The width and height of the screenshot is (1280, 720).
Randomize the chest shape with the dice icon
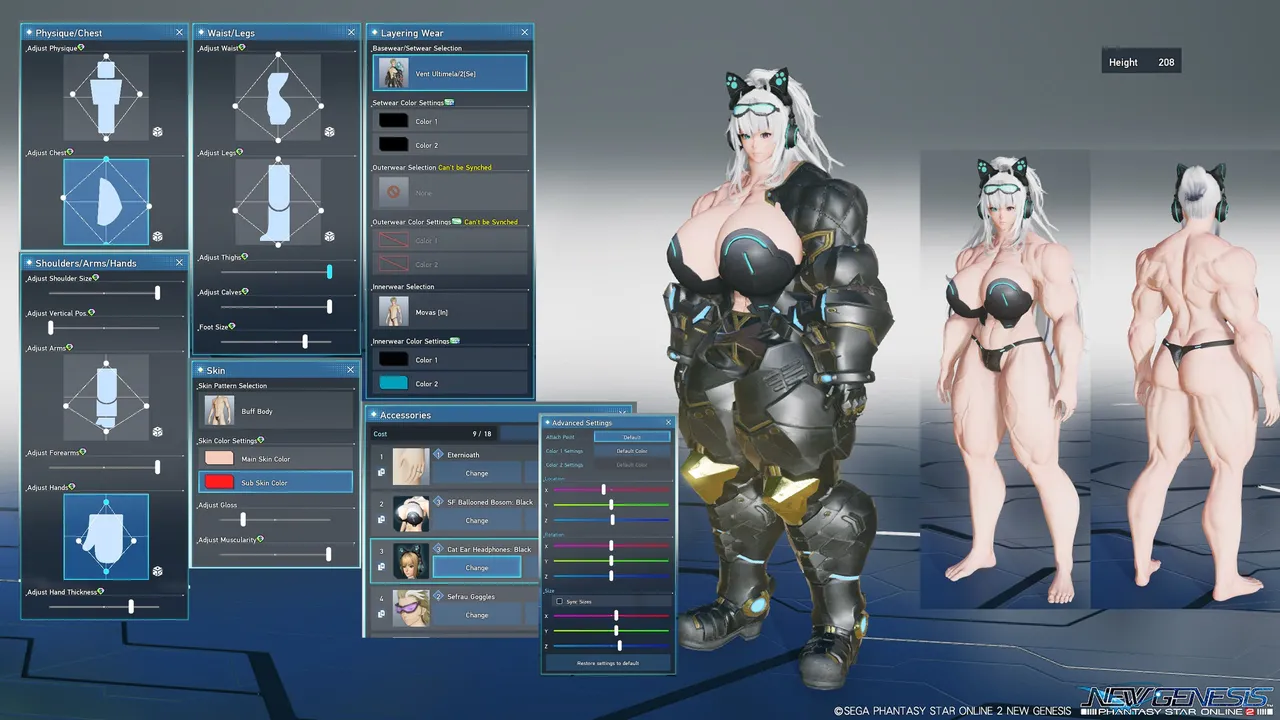[x=157, y=236]
